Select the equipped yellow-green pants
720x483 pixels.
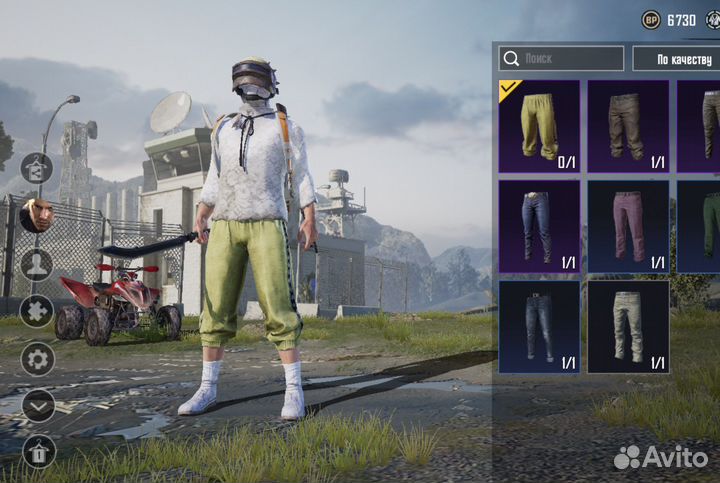(539, 126)
